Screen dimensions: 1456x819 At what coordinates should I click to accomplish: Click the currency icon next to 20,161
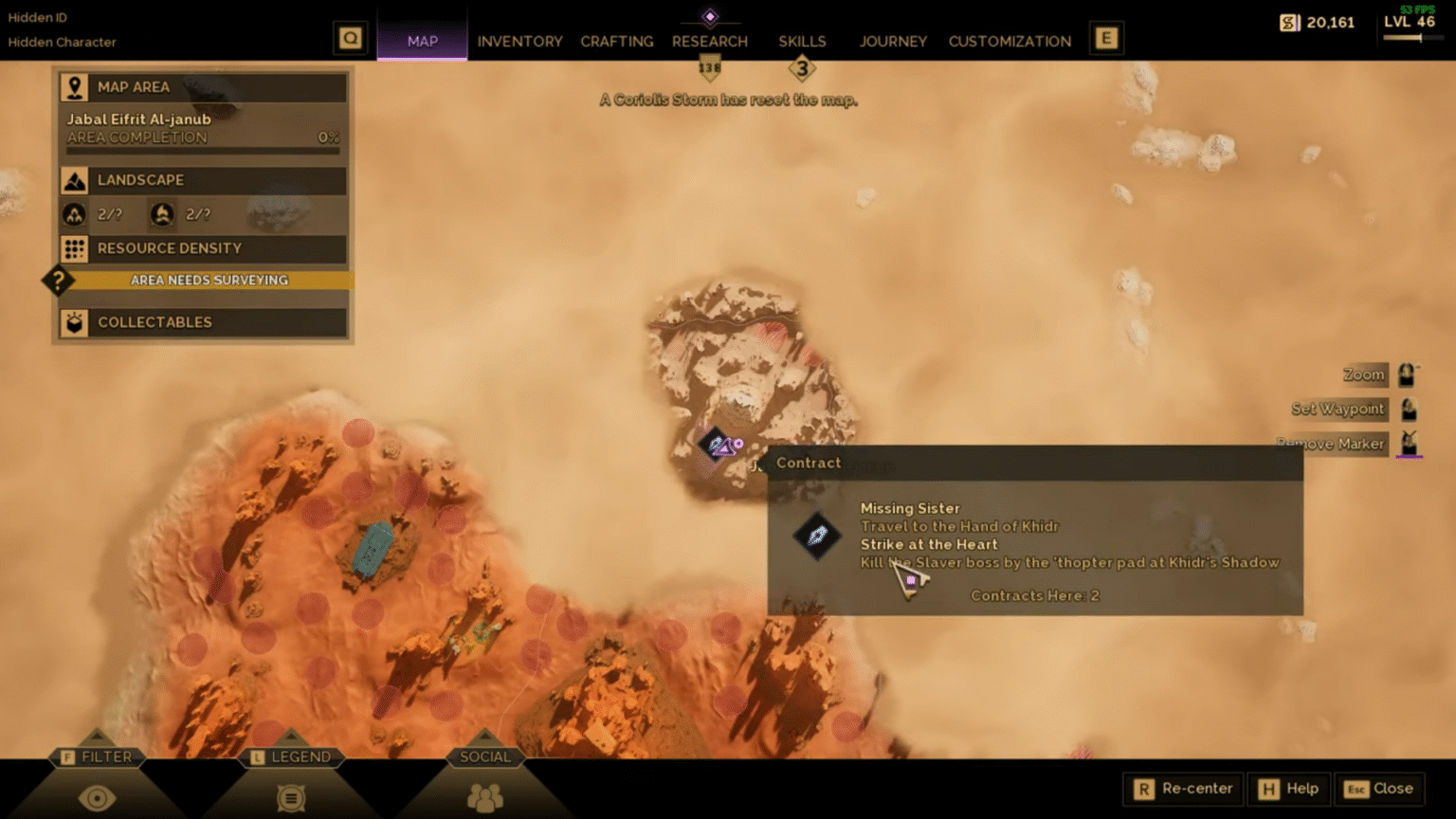[x=1288, y=22]
